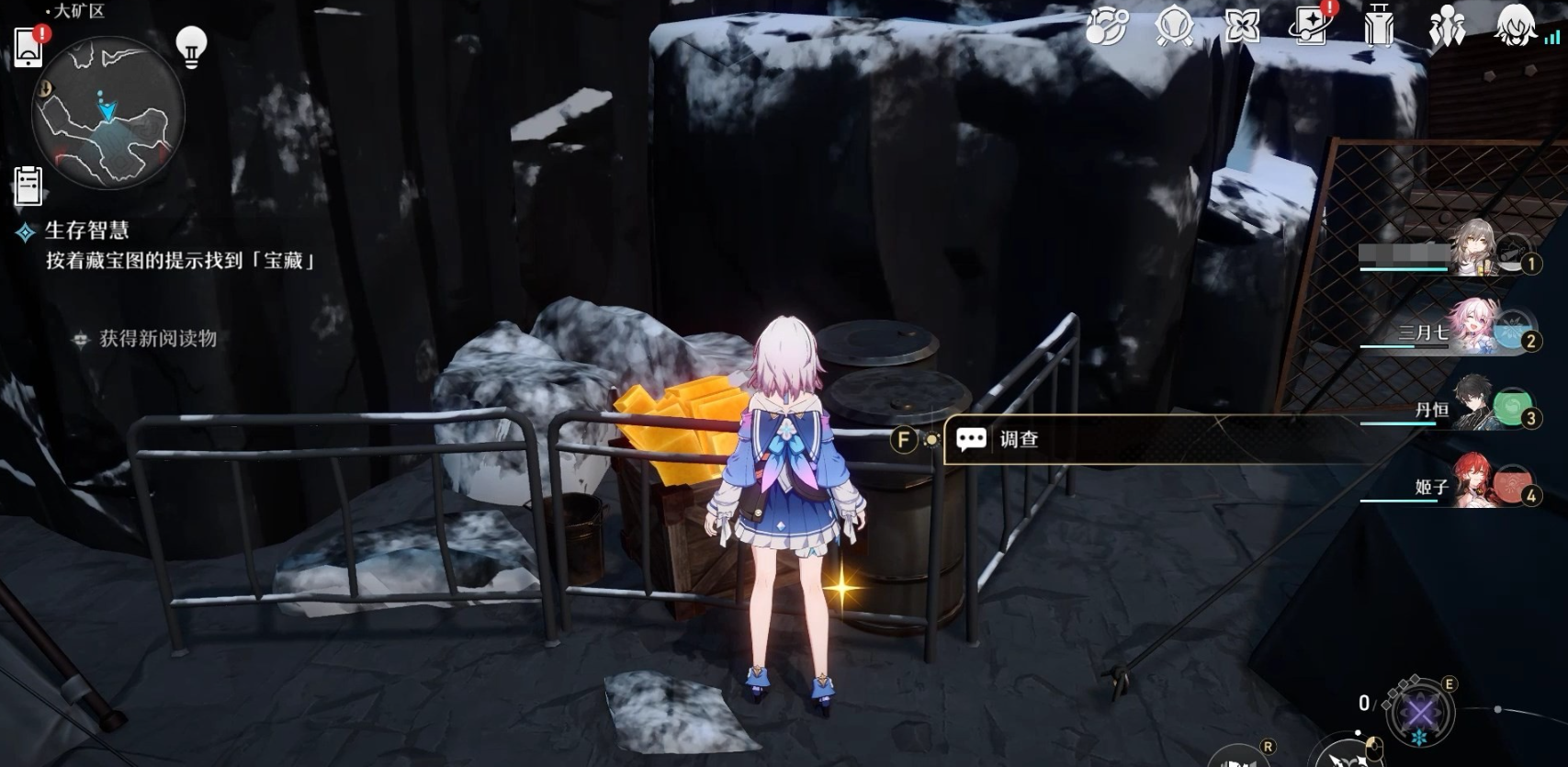1568x767 pixels.
Task: Open the medal-shaped event icon
Action: pyautogui.click(x=1175, y=28)
